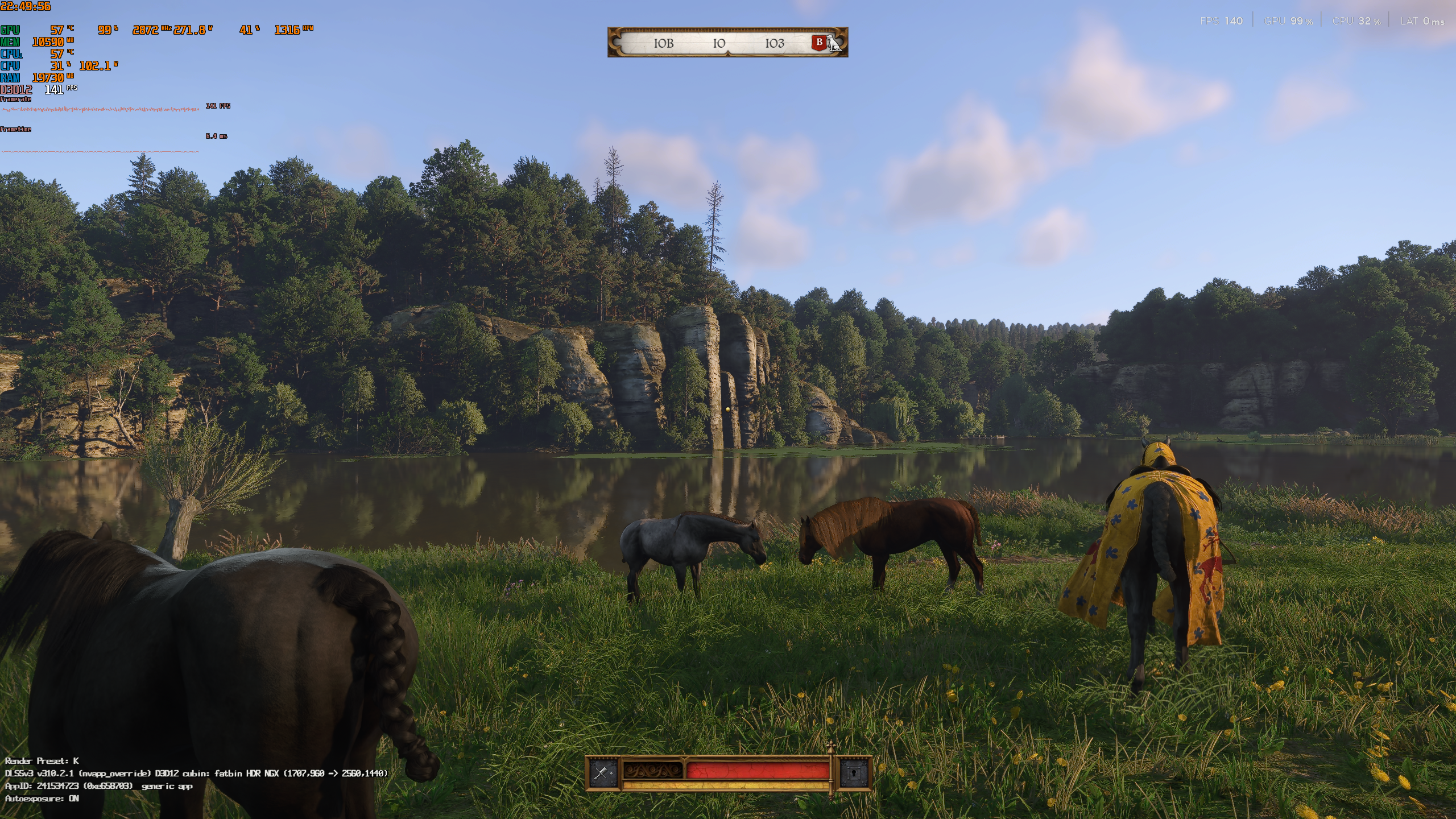Select the white dog icon on the compass
Screen dimensions: 1456x819
834,43
